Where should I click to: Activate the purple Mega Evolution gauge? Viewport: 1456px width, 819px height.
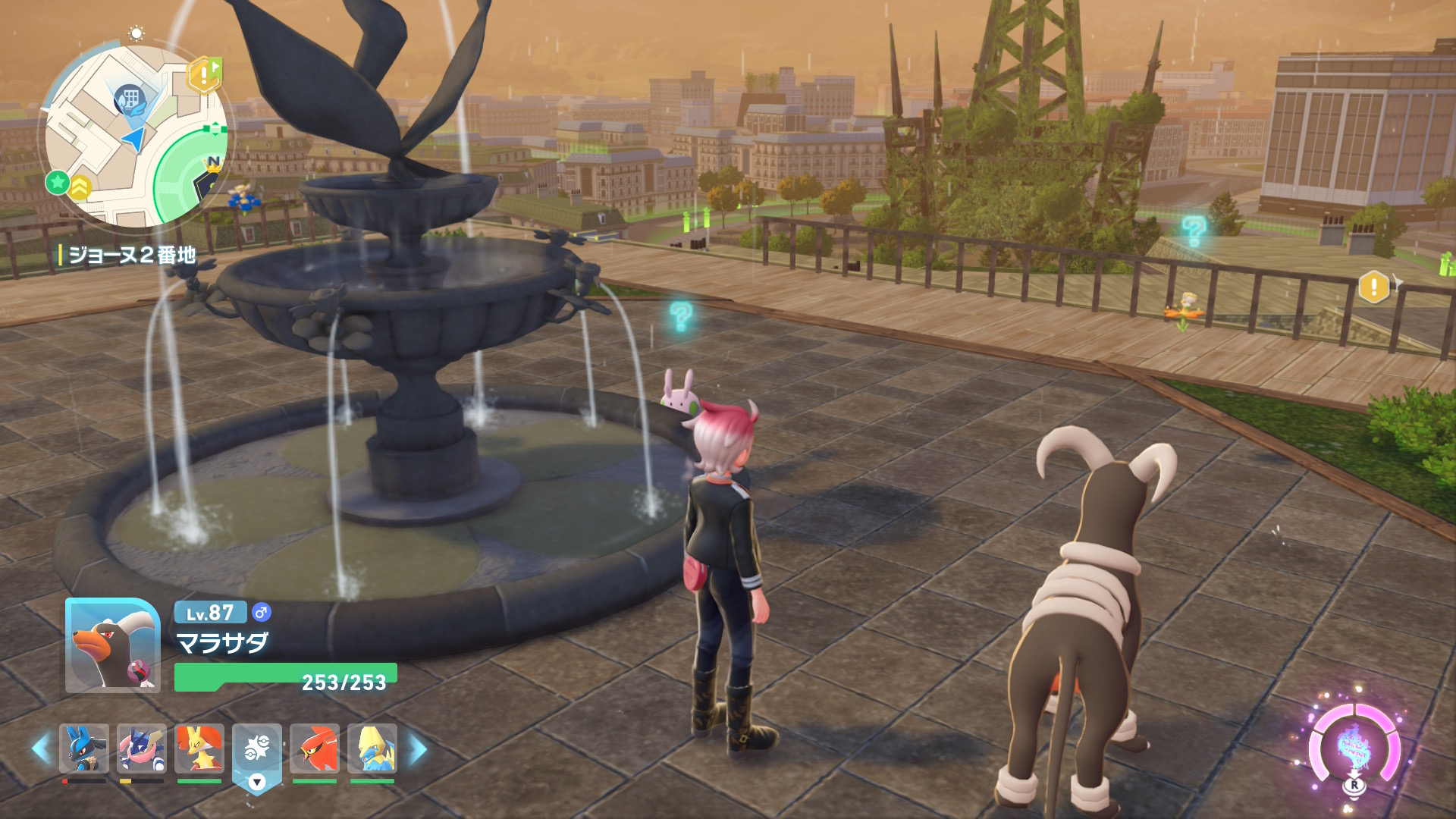coord(1354,747)
